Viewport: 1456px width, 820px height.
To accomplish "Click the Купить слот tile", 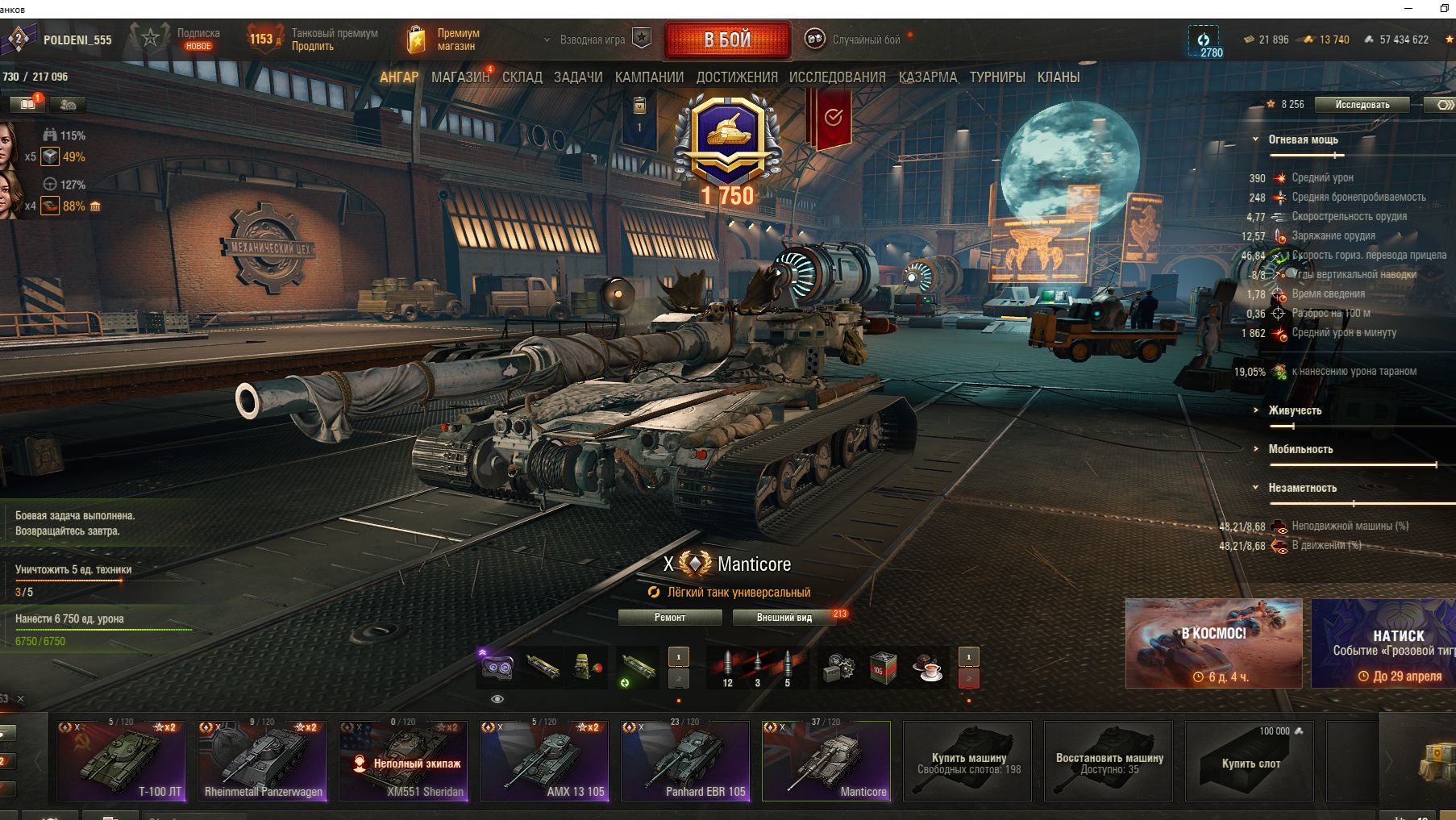I will (x=1250, y=760).
